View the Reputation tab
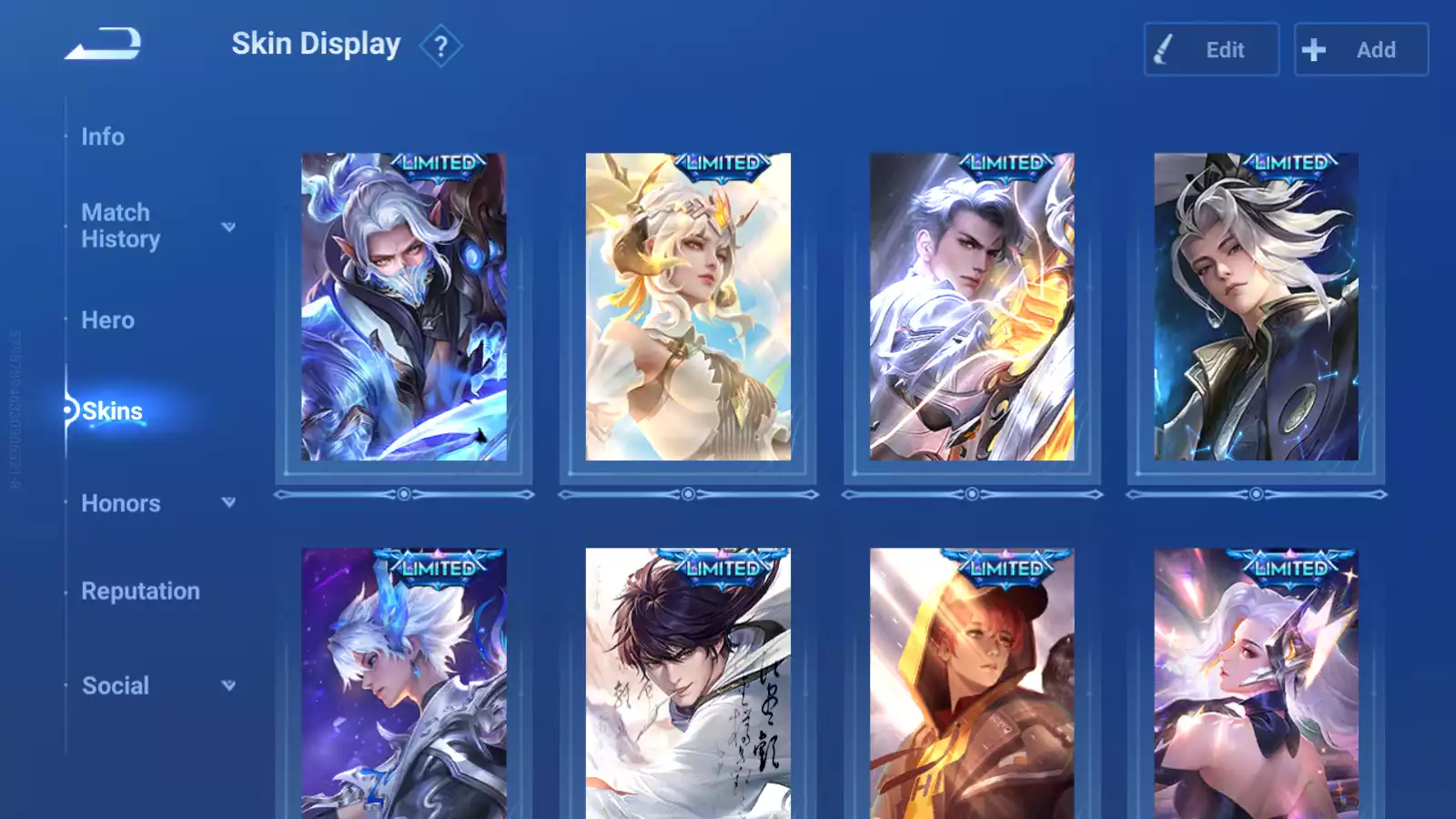 pos(140,591)
